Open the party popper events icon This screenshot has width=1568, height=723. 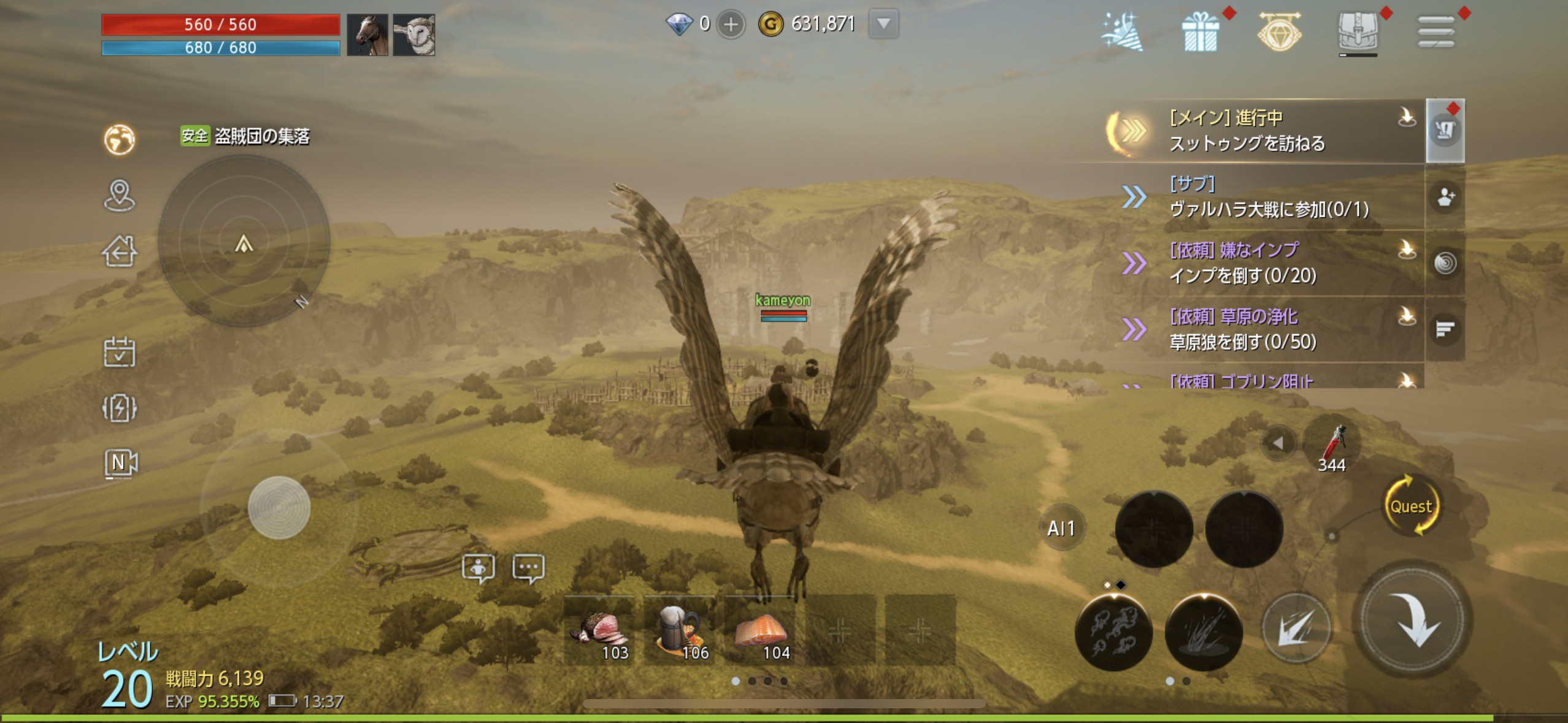(1122, 32)
